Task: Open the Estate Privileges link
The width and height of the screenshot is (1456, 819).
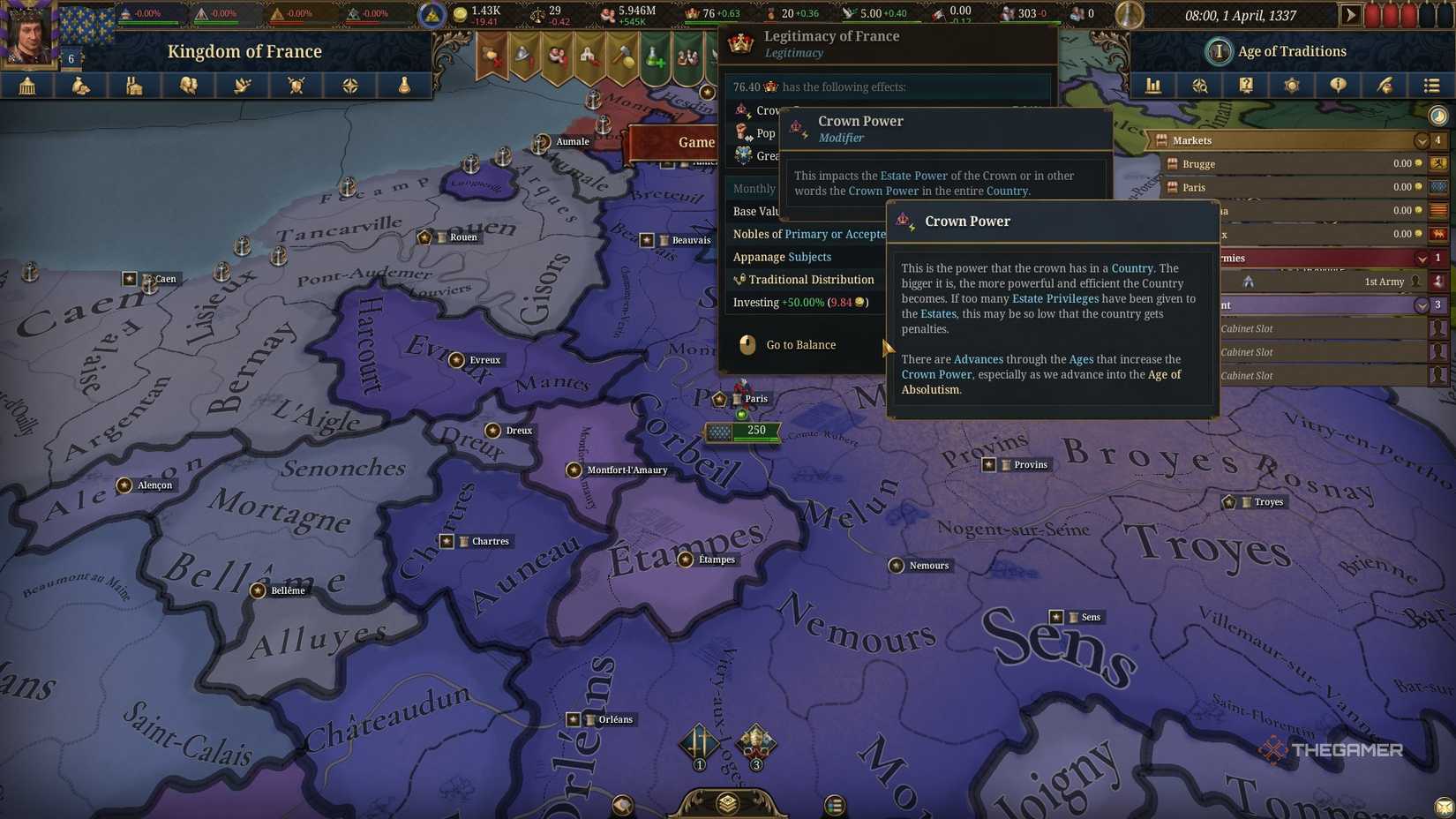Action: click(1055, 298)
